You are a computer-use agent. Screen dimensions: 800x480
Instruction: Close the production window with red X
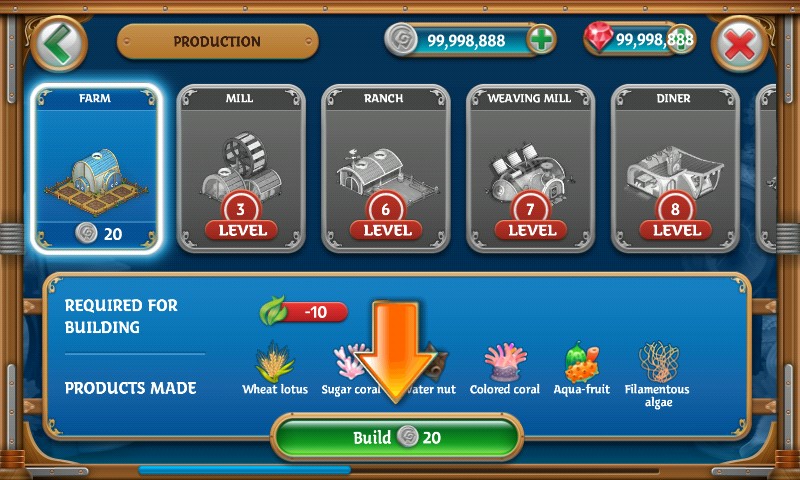(740, 44)
